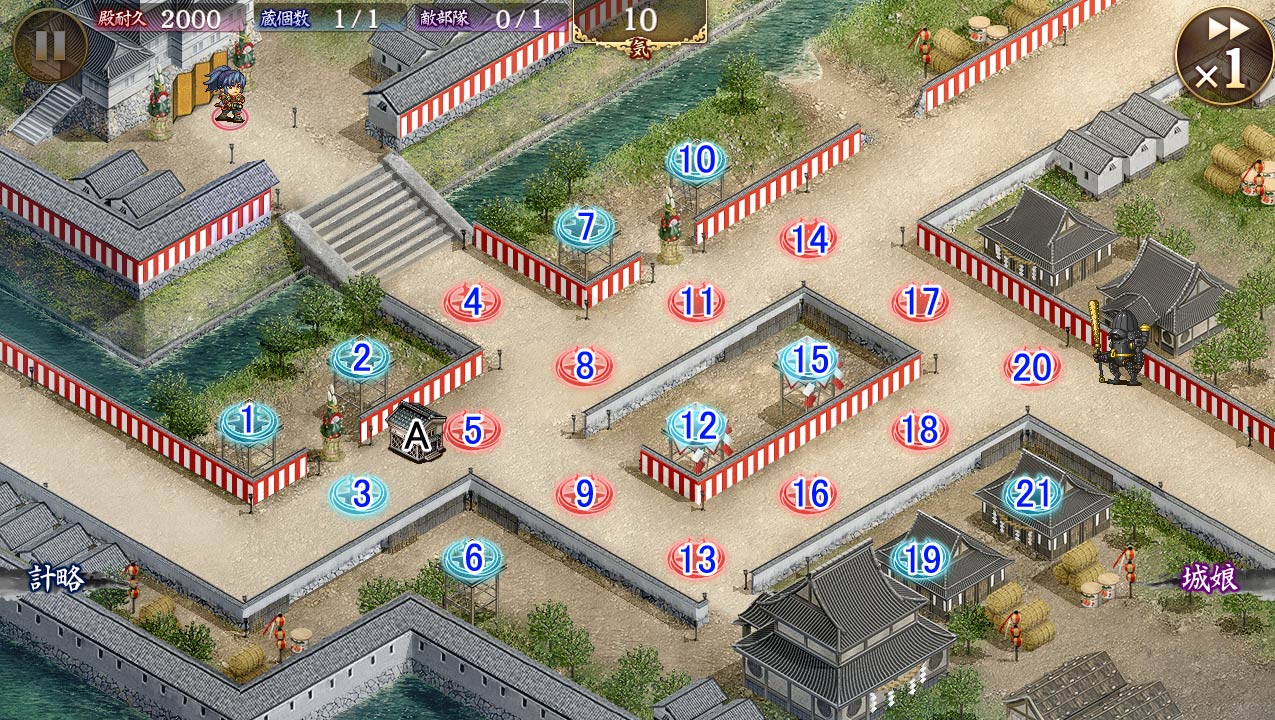Image resolution: width=1275 pixels, height=720 pixels.
Task: Choose blue placement tile 10
Action: (697, 161)
